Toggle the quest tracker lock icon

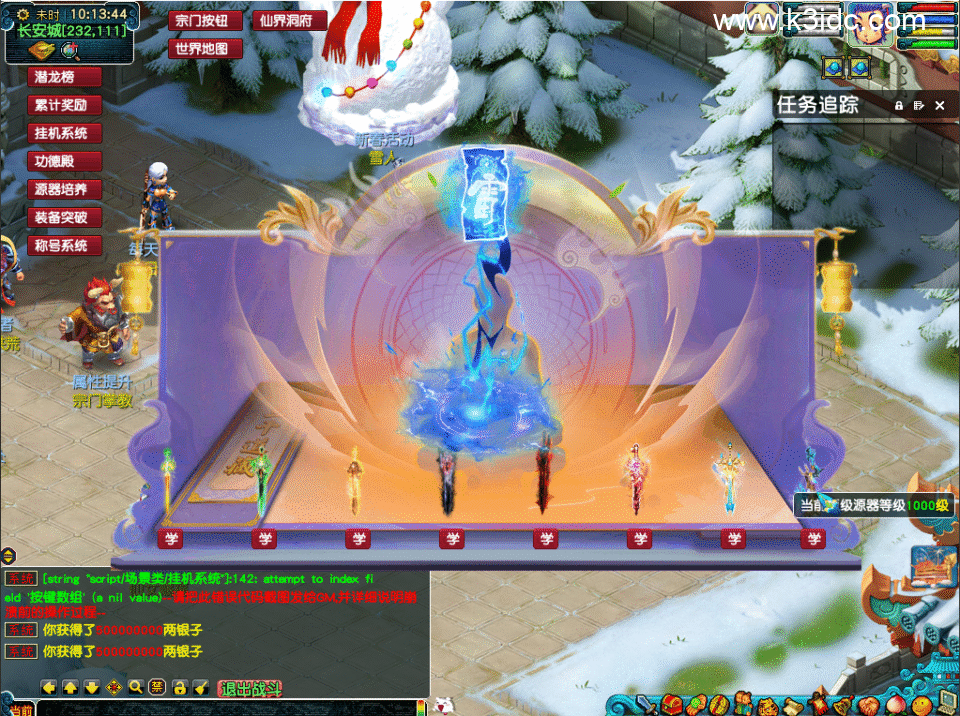898,105
